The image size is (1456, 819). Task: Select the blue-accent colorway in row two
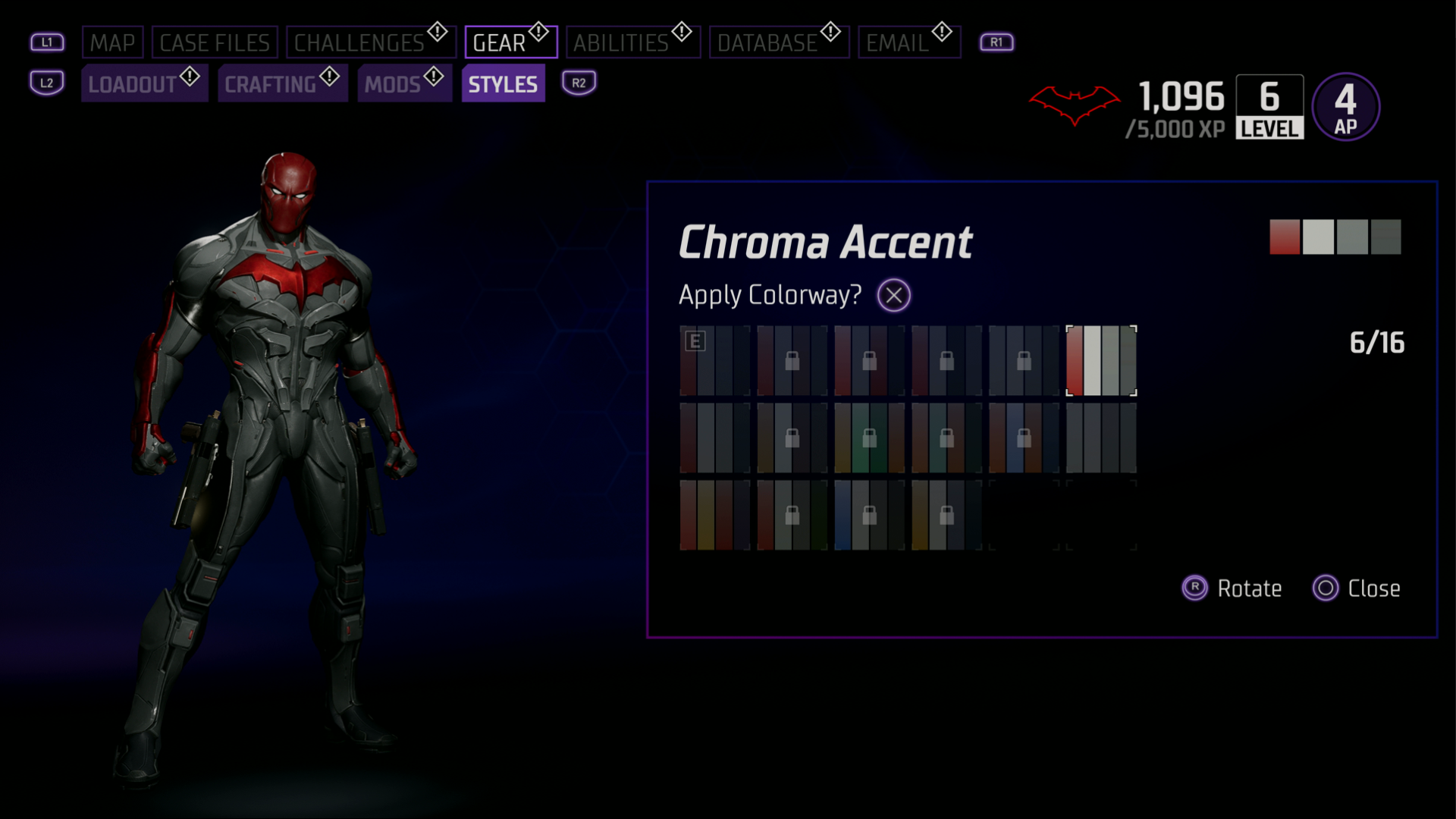1024,438
